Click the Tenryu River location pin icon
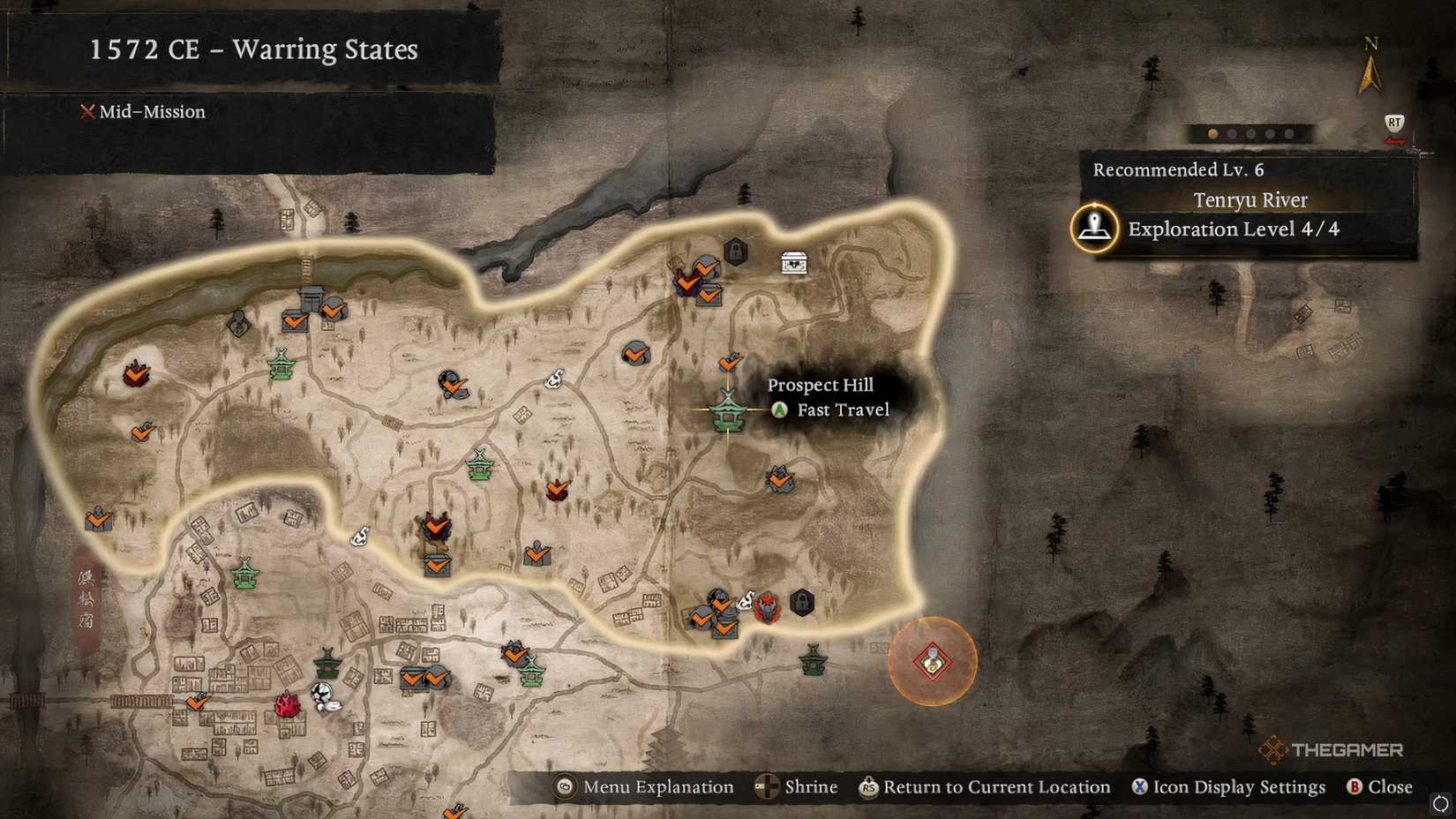The height and width of the screenshot is (819, 1456). [1094, 226]
